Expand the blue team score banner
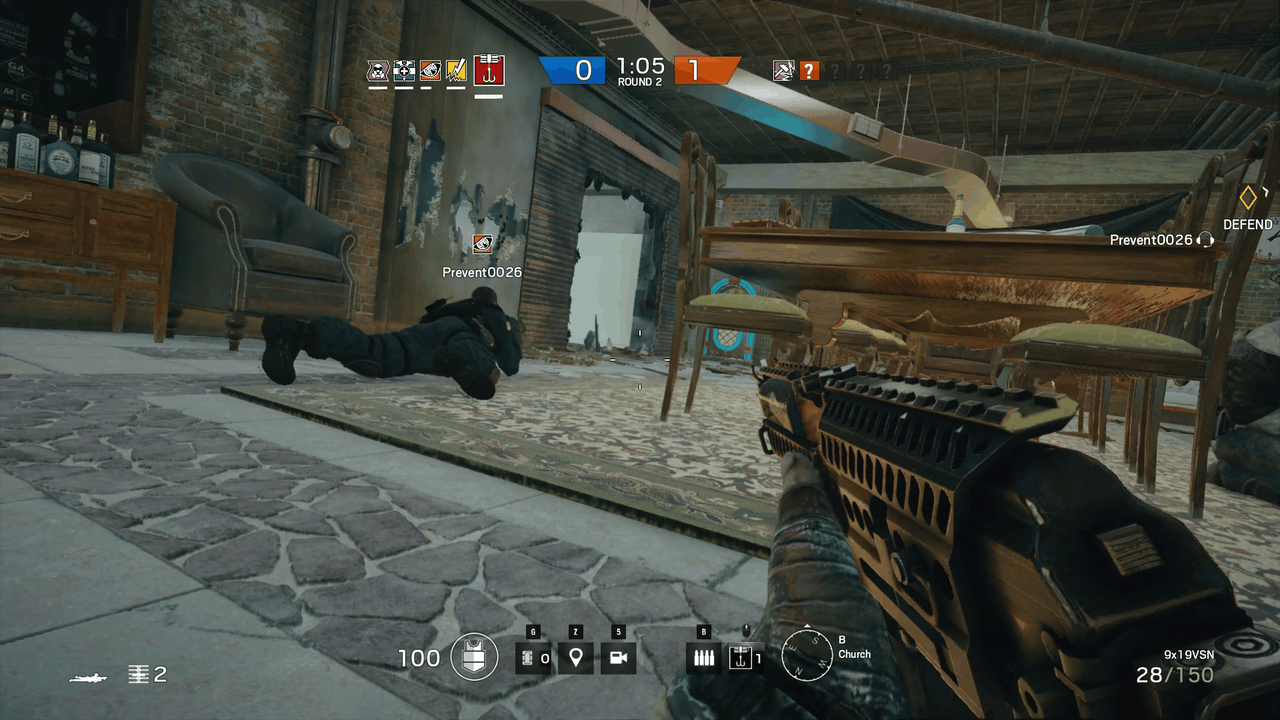The width and height of the screenshot is (1280, 720). (572, 70)
